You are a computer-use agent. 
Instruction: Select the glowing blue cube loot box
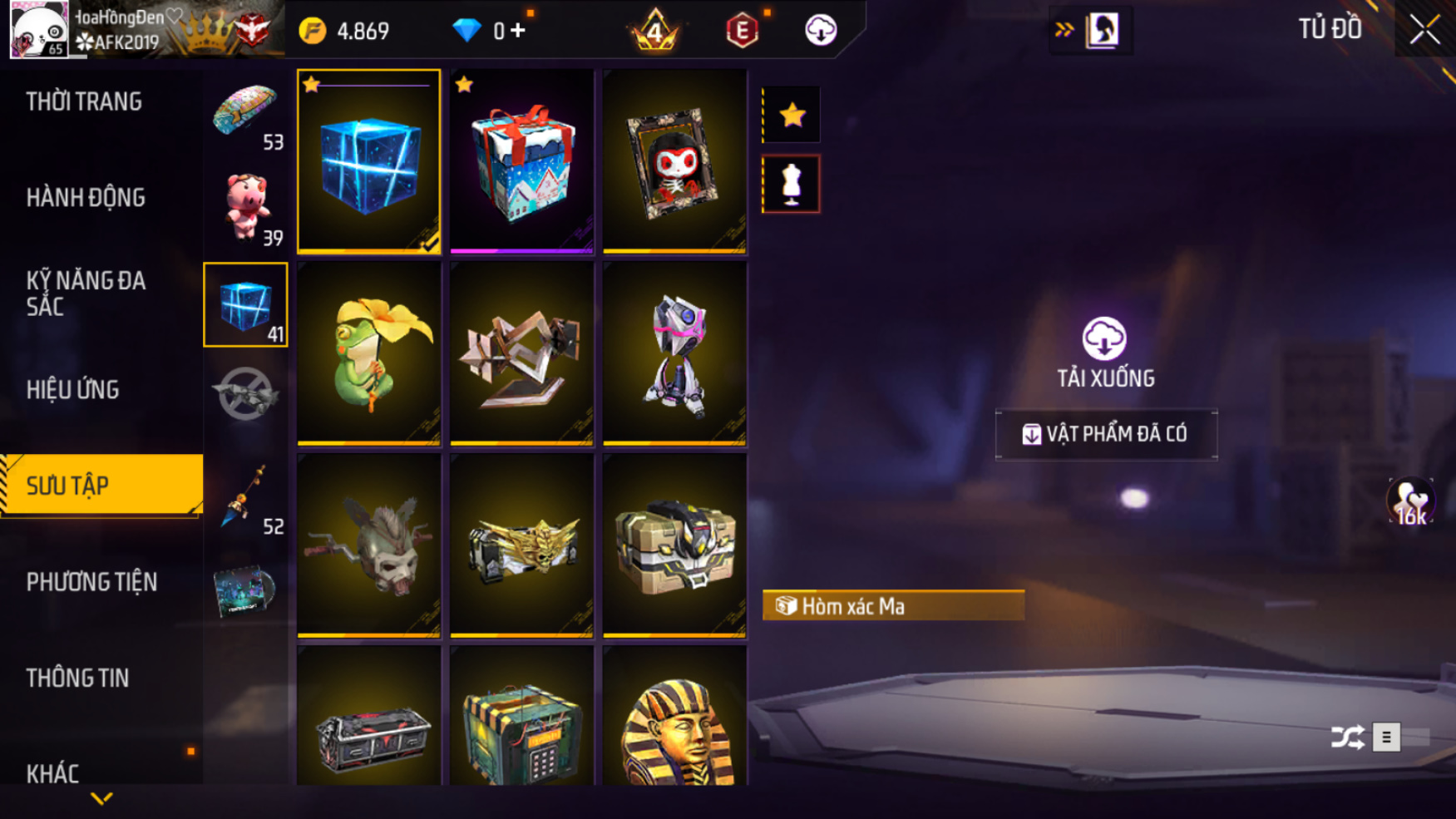368,162
